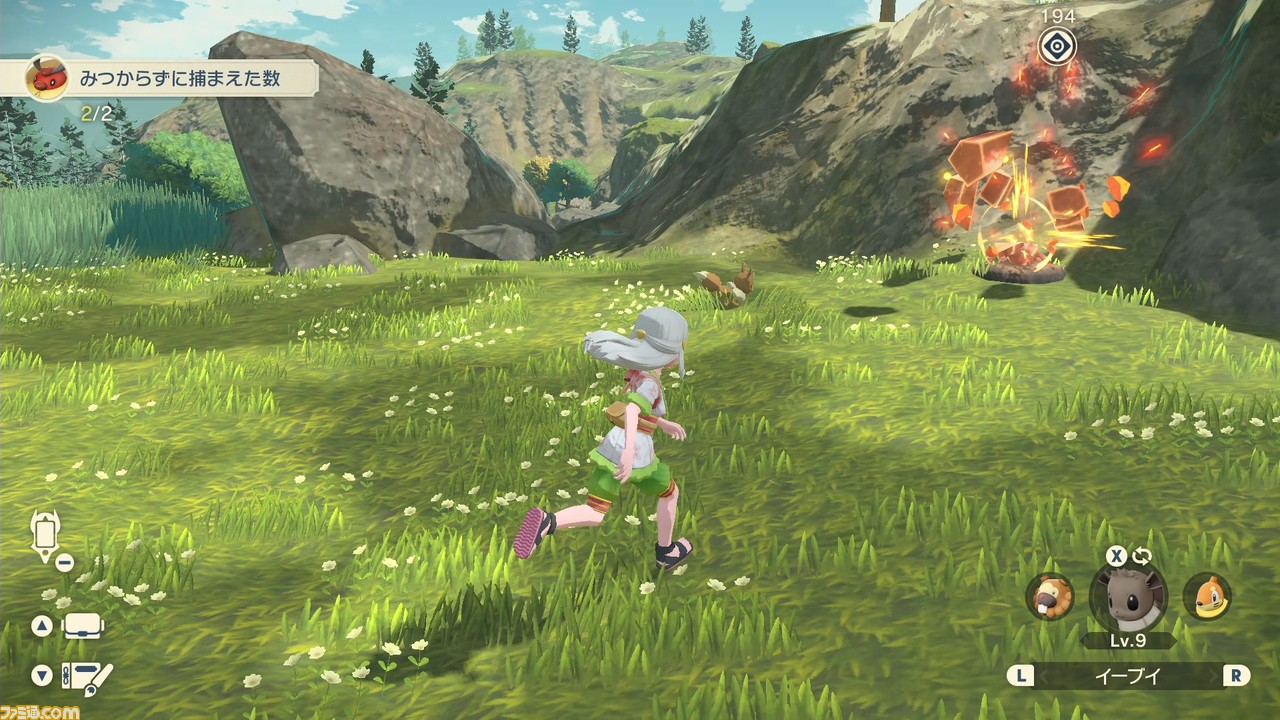Select the Bidoof party icon
This screenshot has height=720, width=1280.
click(1049, 597)
